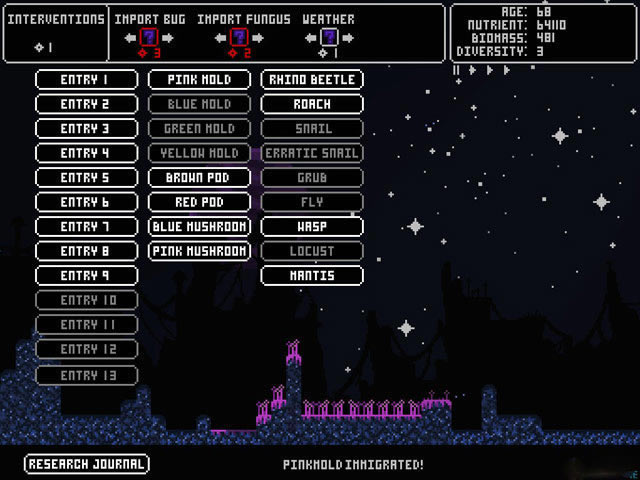
Task: Cycle Import Fungus with its left arrow
Action: pyautogui.click(x=220, y=38)
